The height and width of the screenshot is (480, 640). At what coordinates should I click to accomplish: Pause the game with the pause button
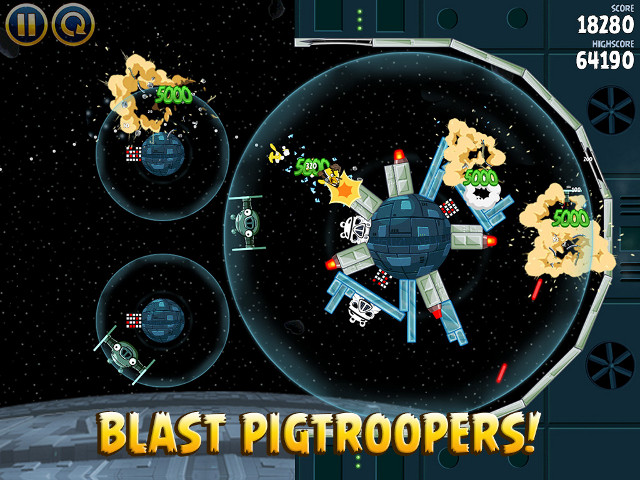click(26, 24)
